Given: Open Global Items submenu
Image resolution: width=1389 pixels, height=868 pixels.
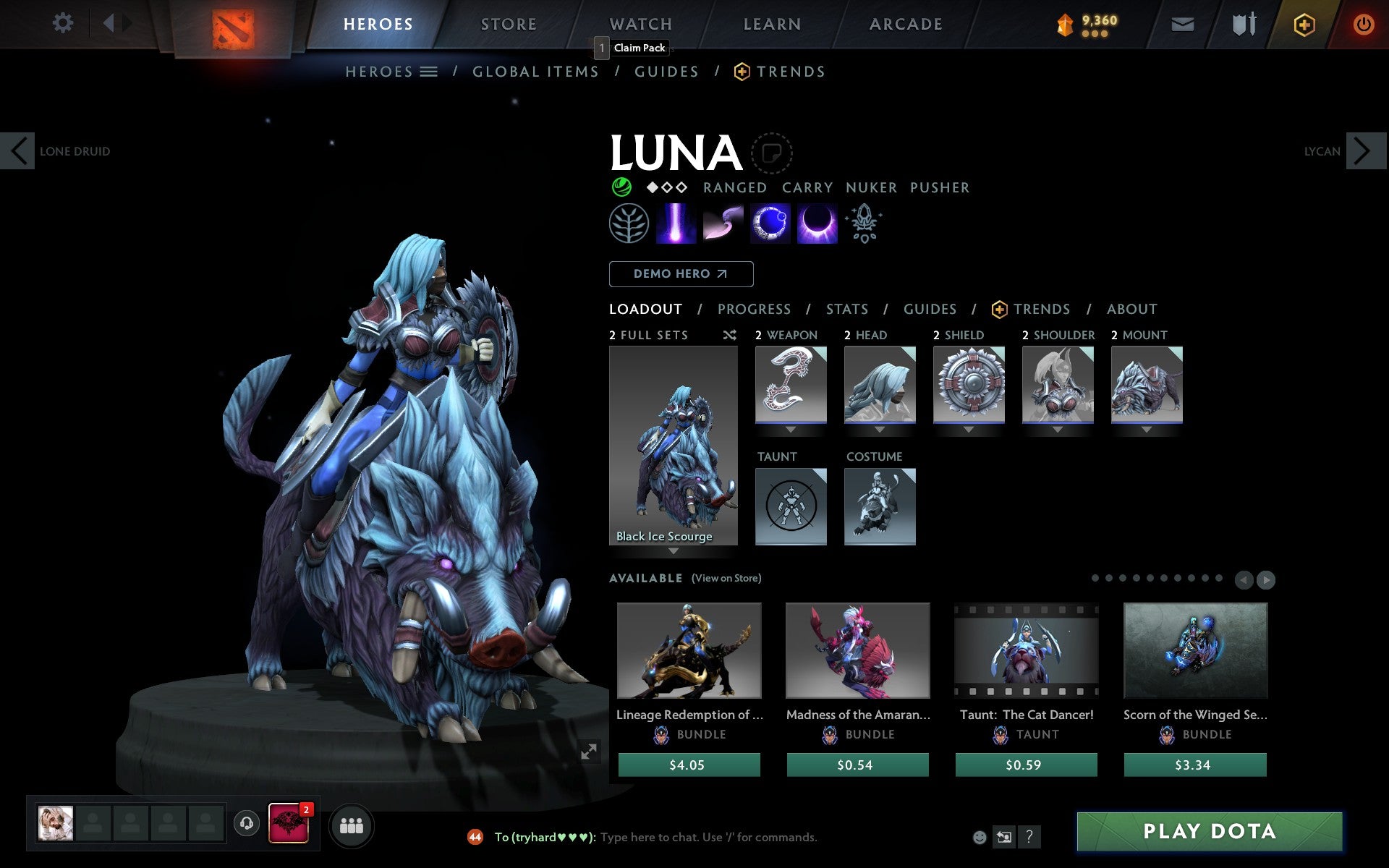Looking at the screenshot, I should click(535, 72).
